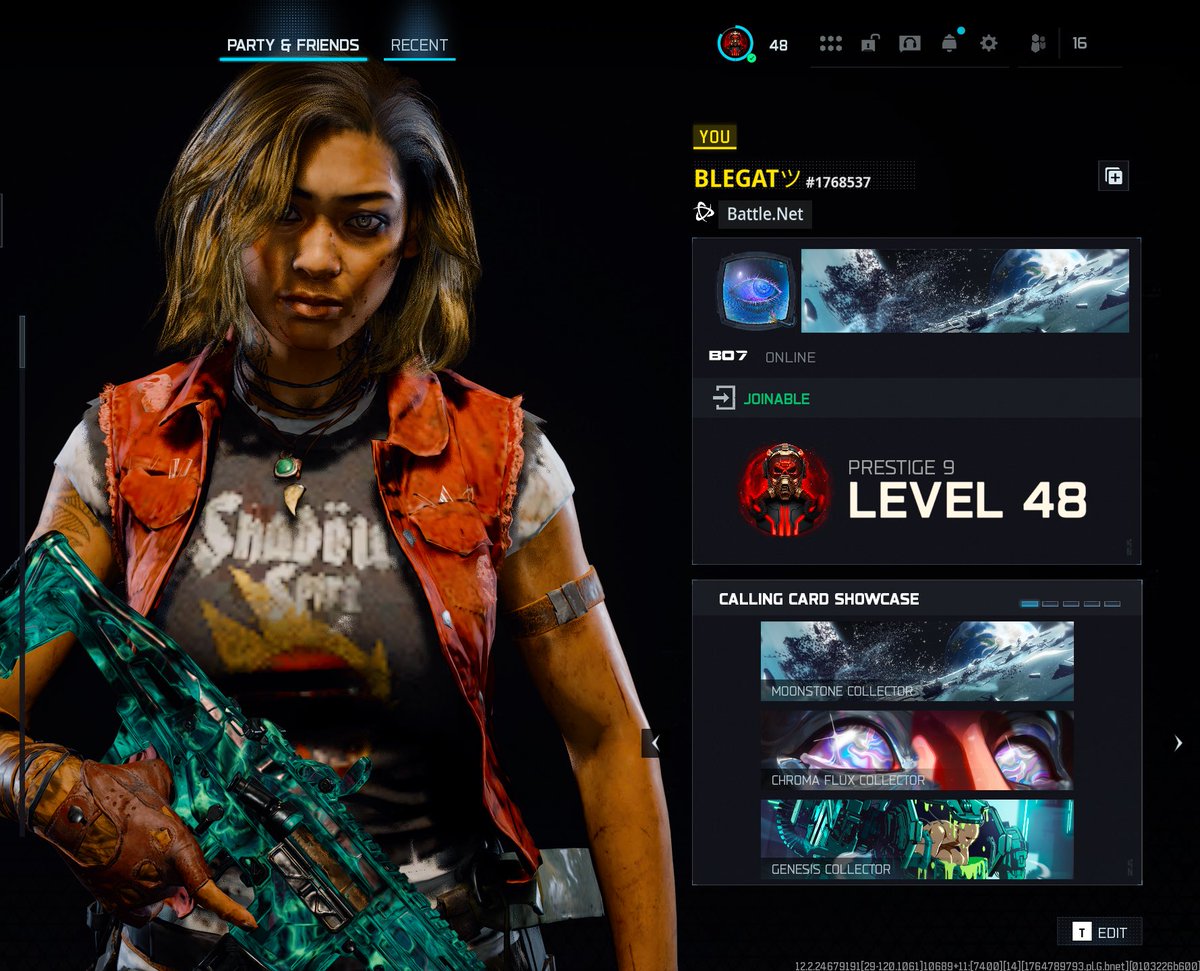Select the Chroma Flux Collector calling card
The width and height of the screenshot is (1200, 971).
click(917, 750)
